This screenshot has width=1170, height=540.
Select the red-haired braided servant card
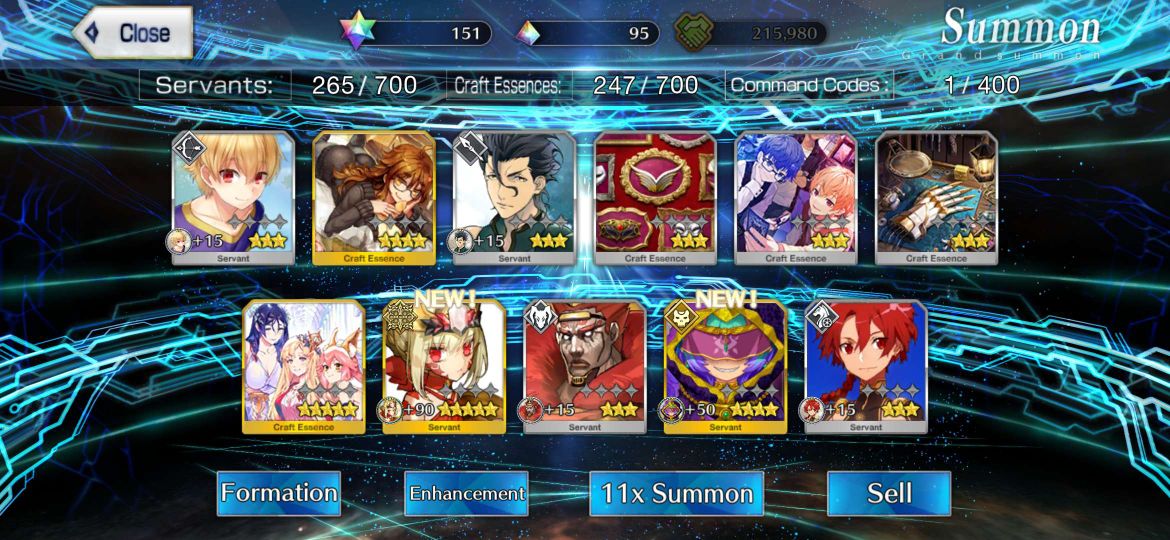click(x=866, y=366)
